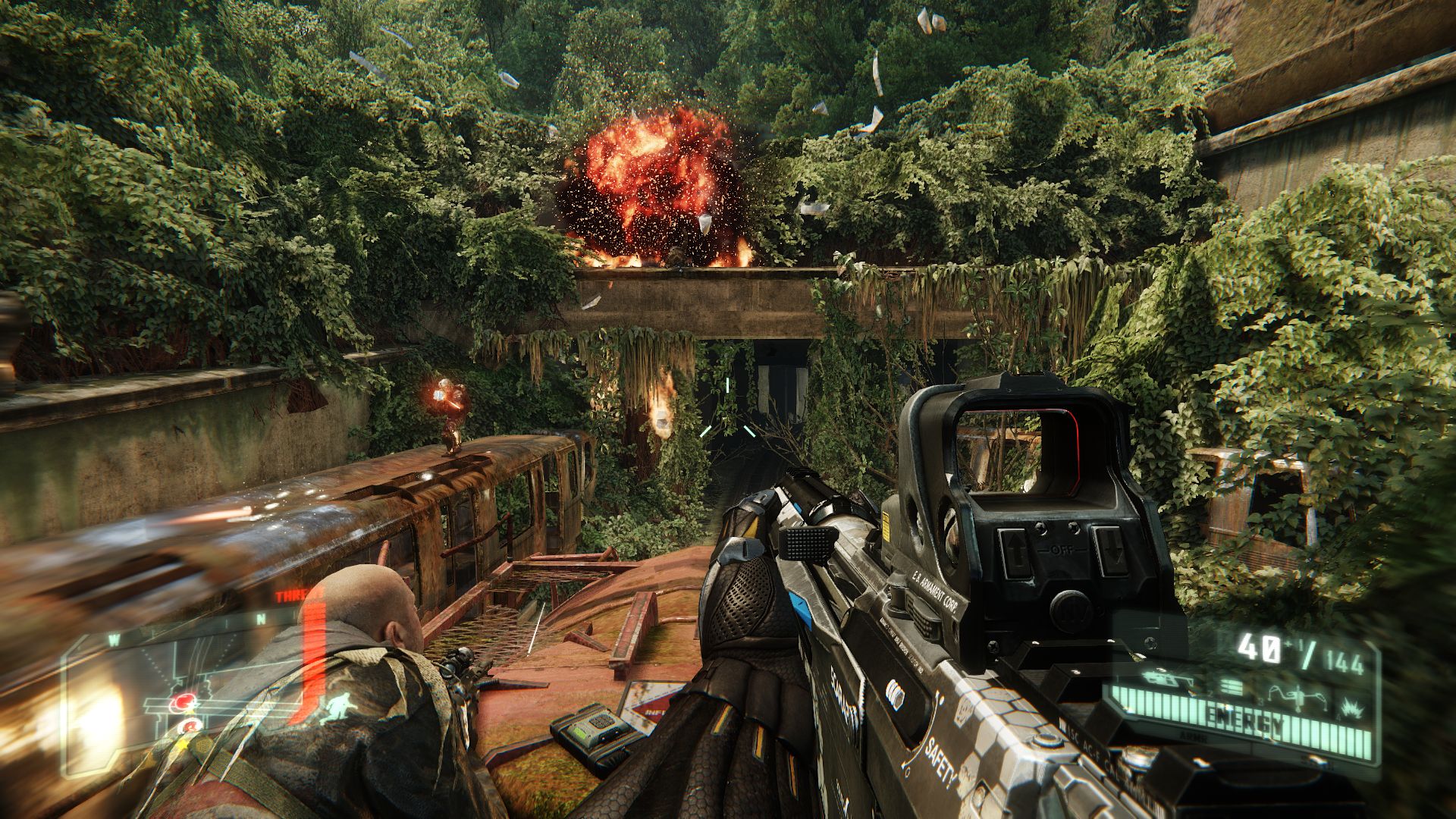Choose the ammo type bars icon

coord(1230,687)
